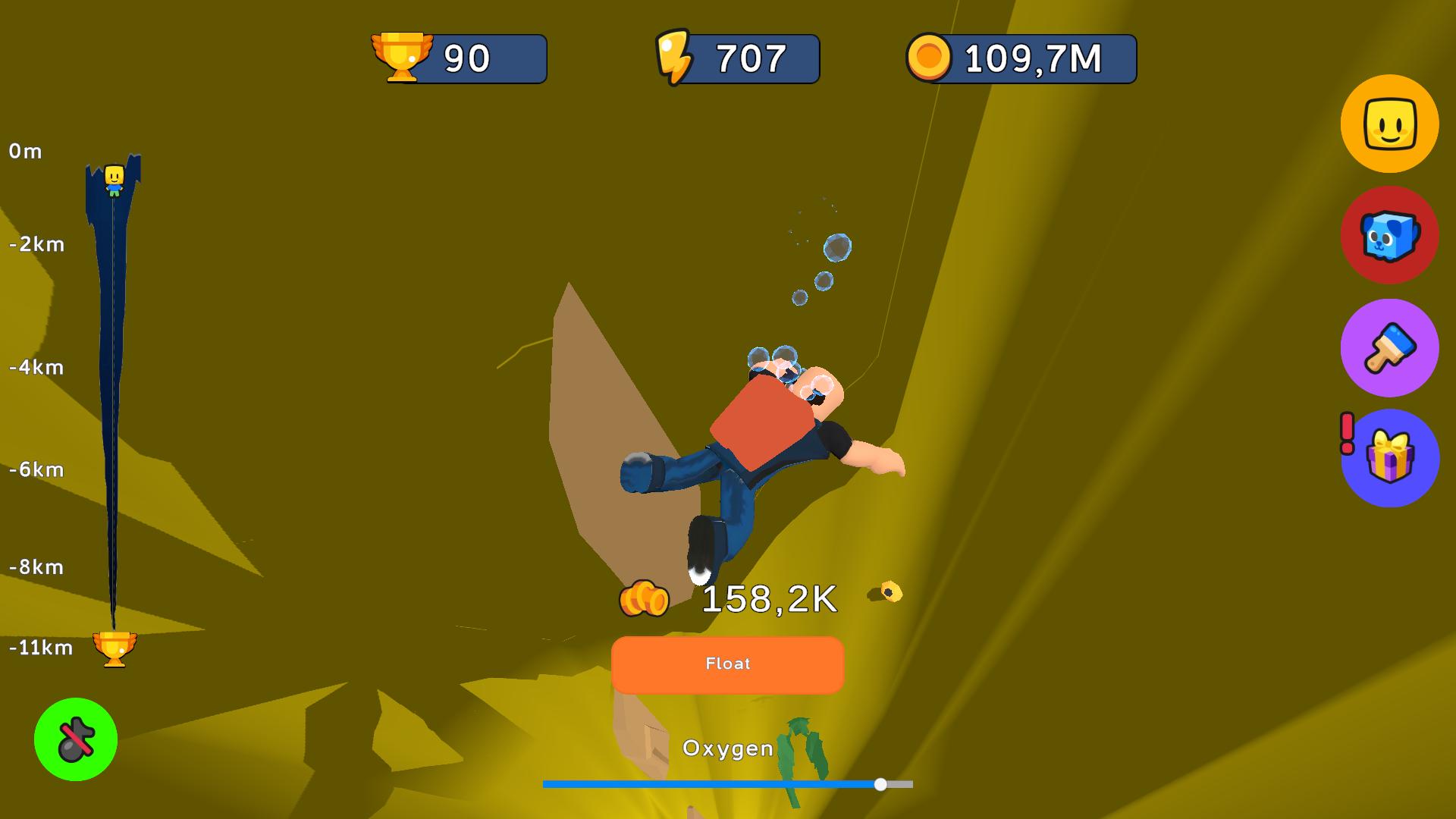This screenshot has width=1456, height=819.
Task: Click the energy counter showing 707
Action: tap(736, 58)
